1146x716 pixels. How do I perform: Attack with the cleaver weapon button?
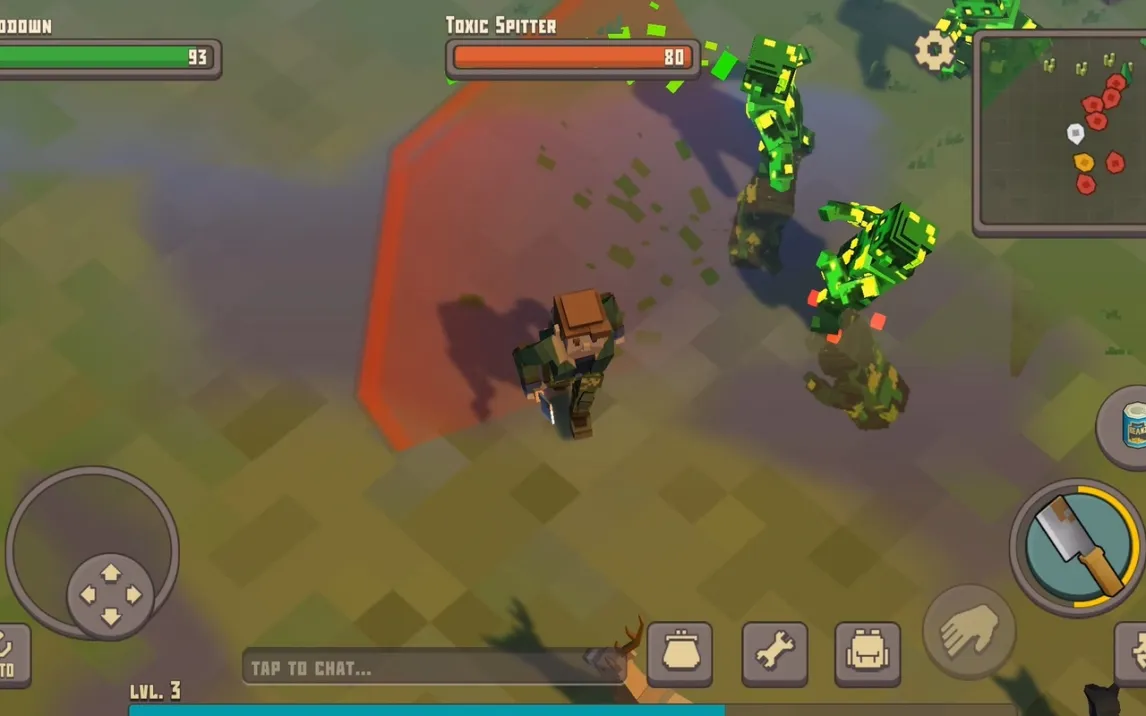[x=1078, y=548]
